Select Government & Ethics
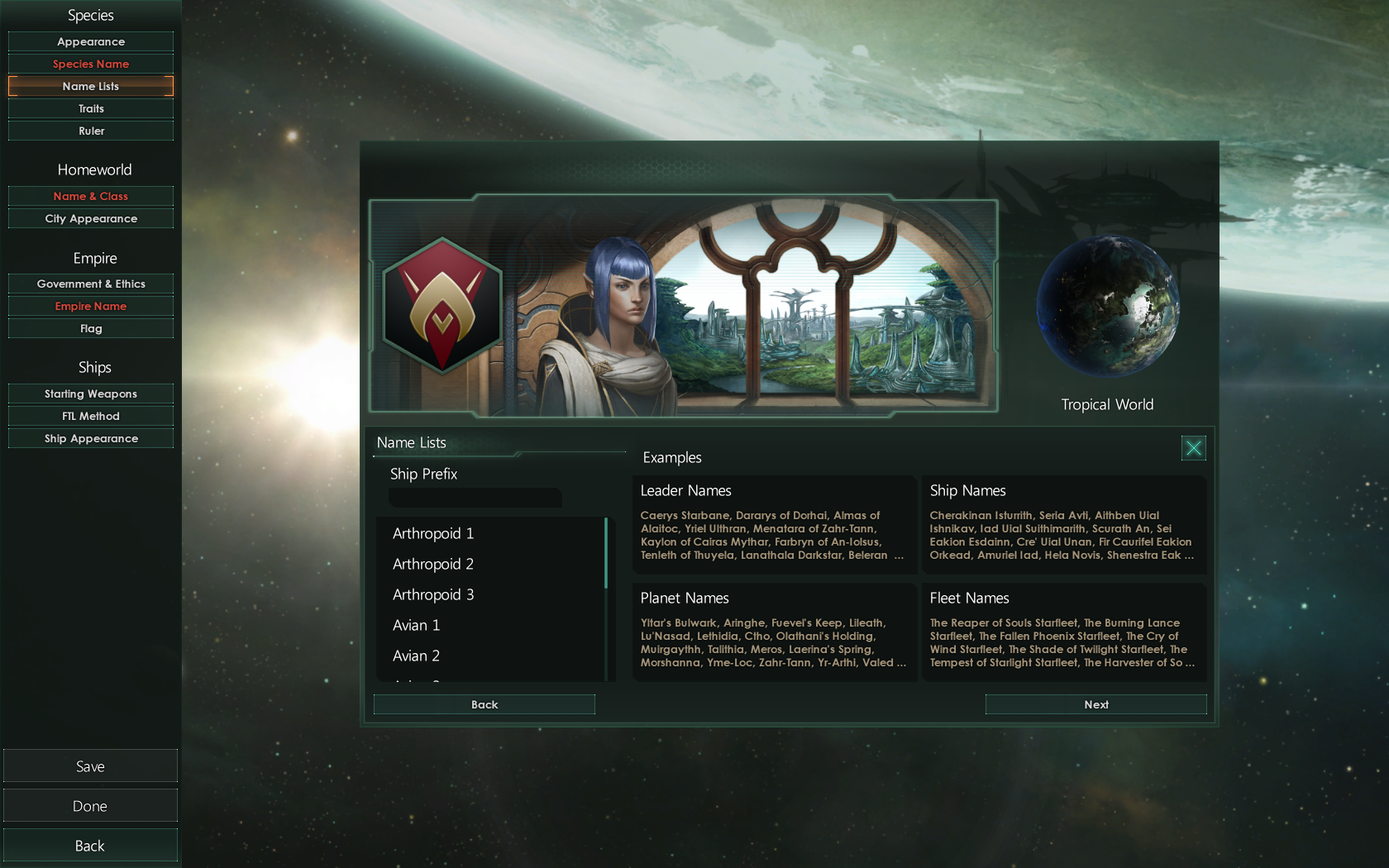This screenshot has height=868, width=1389. pos(90,284)
